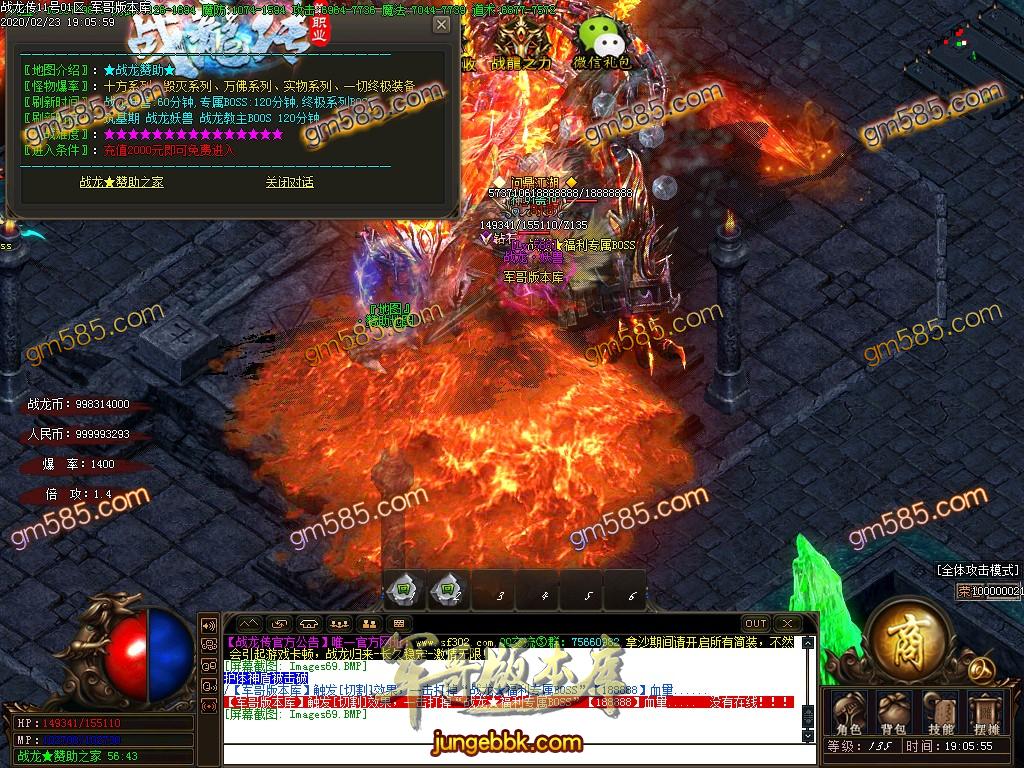Choose 关闭对话 to end the dialogue
Image resolution: width=1024 pixels, height=768 pixels.
[289, 182]
